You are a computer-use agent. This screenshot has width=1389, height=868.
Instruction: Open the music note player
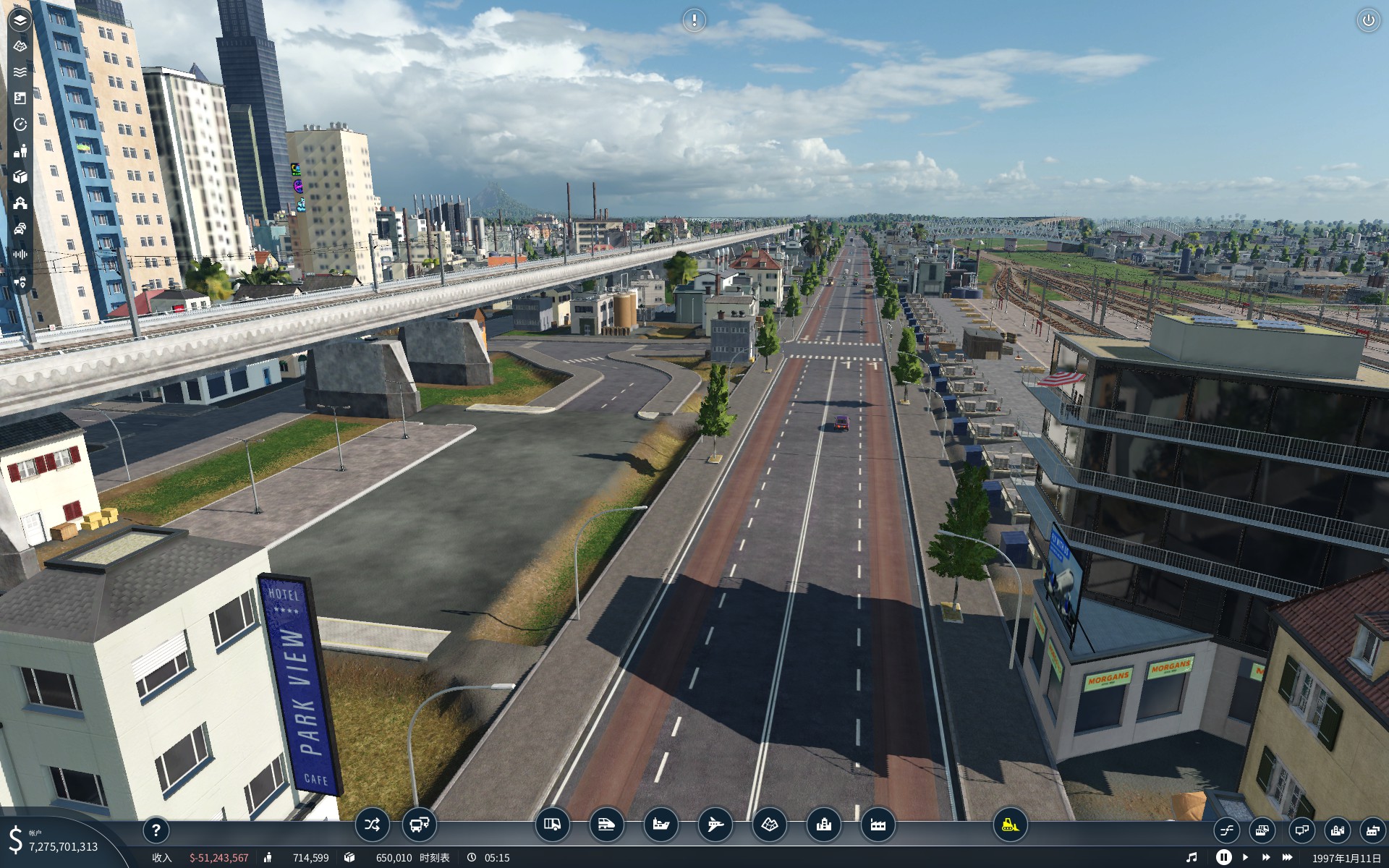pyautogui.click(x=1192, y=857)
